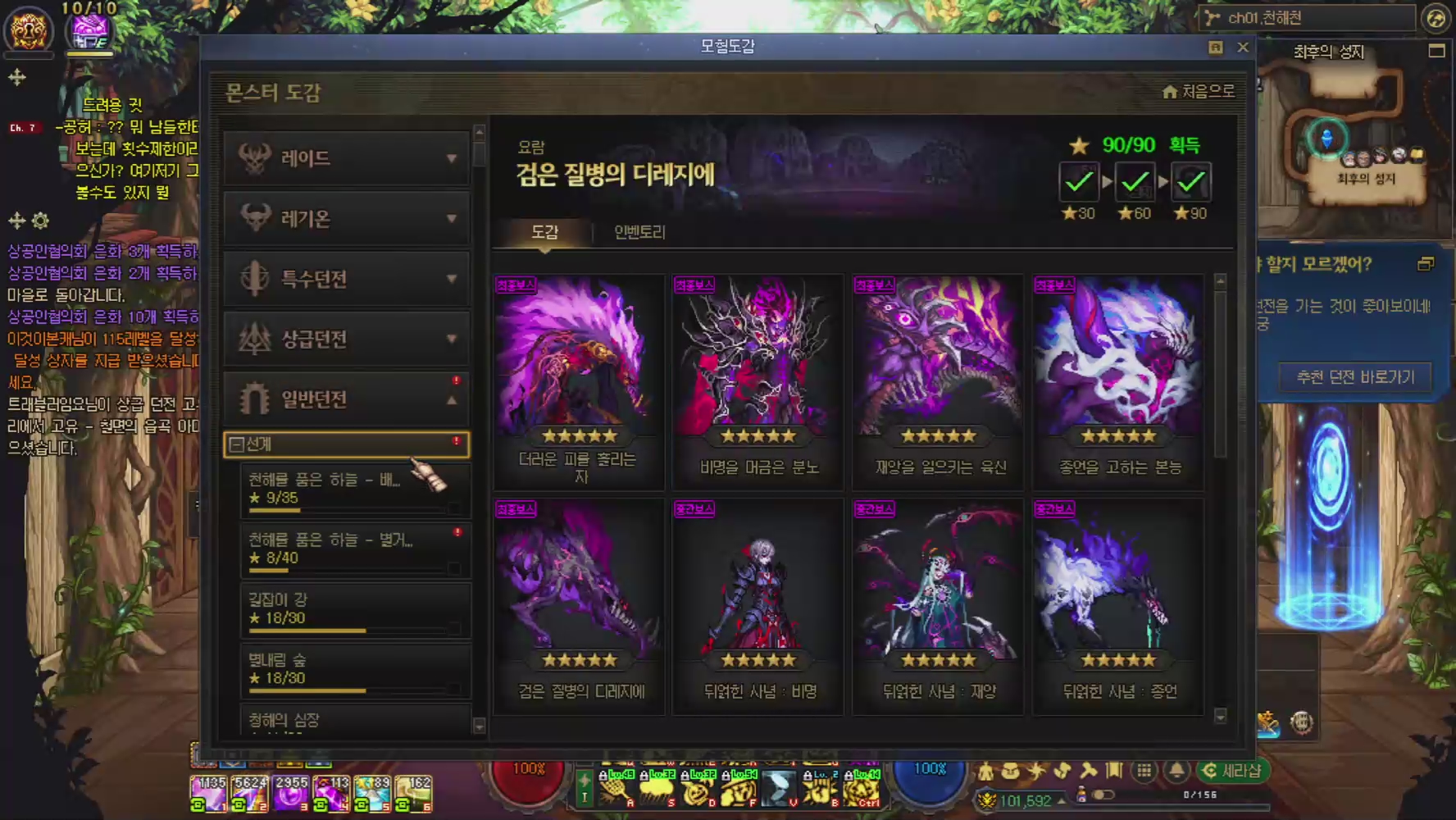
Task: Claim the 30-star reward checkbox
Action: [x=1078, y=182]
